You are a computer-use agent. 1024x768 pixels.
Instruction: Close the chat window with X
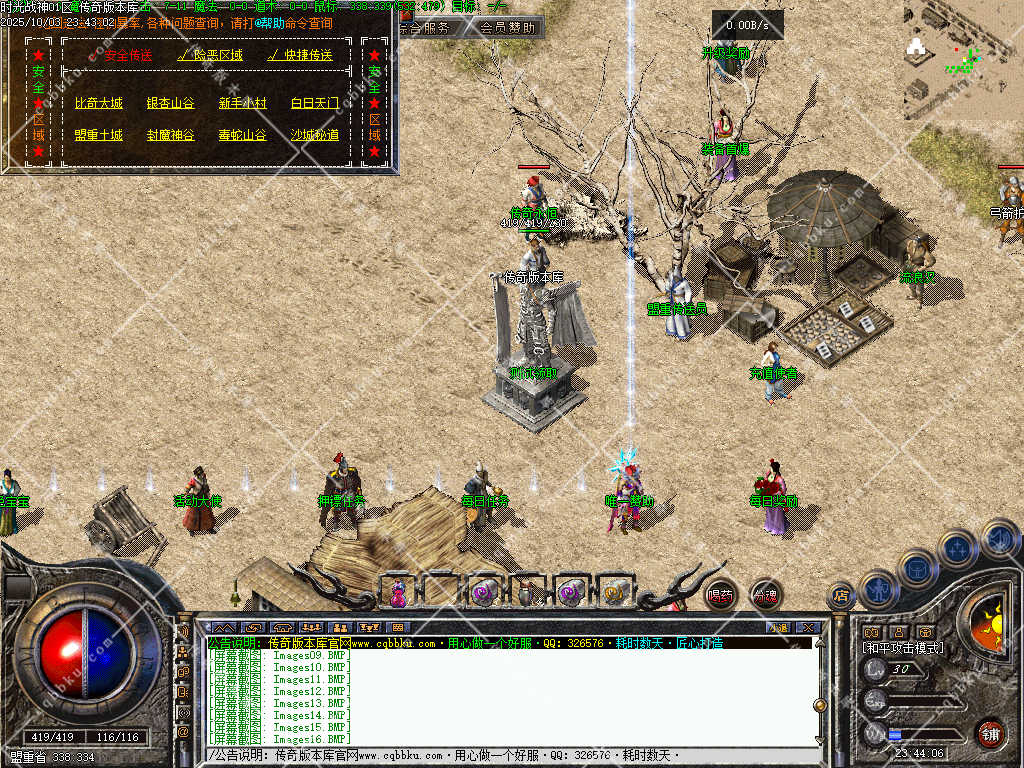pos(808,627)
